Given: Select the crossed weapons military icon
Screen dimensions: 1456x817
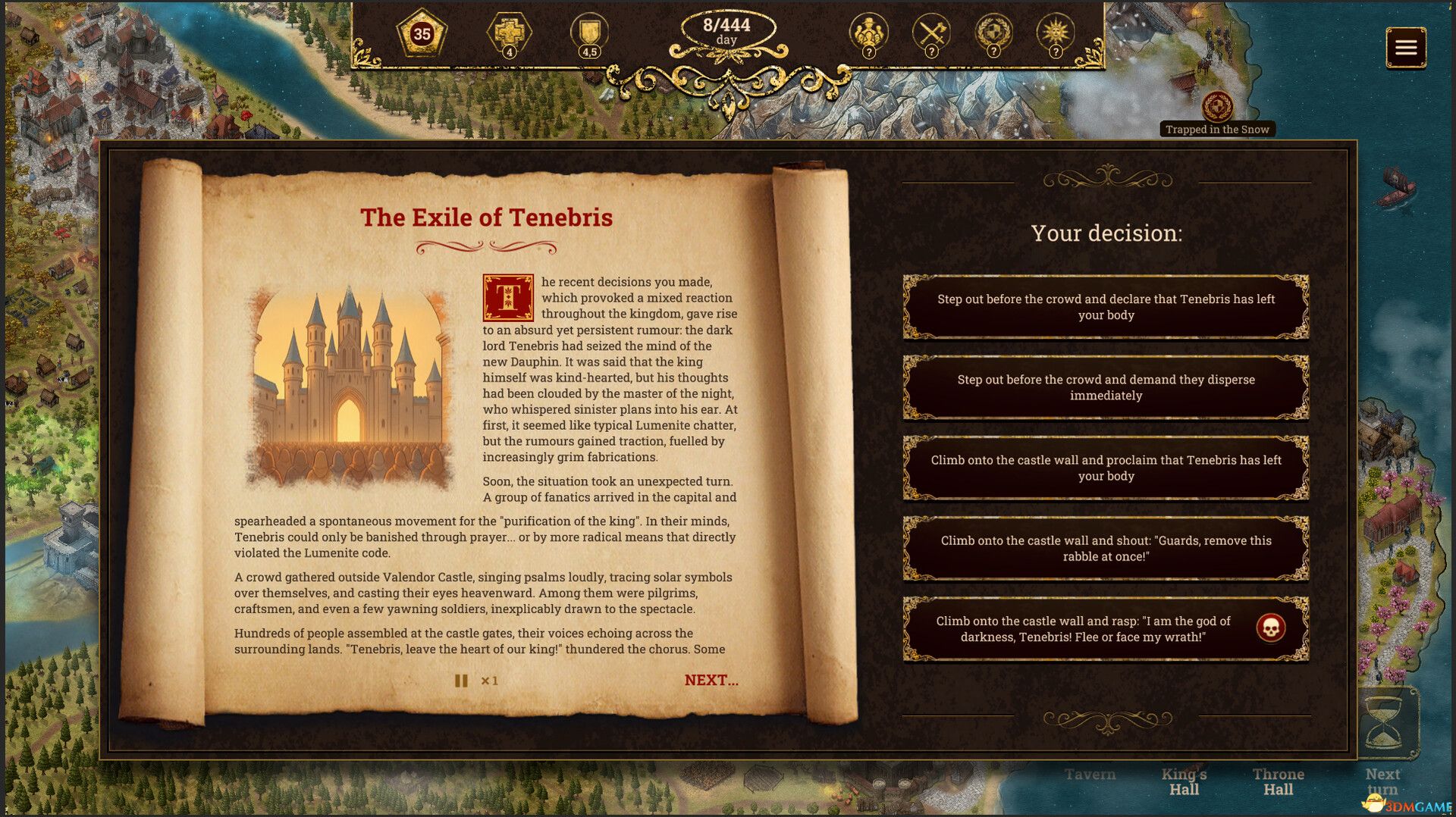Looking at the screenshot, I should [931, 33].
